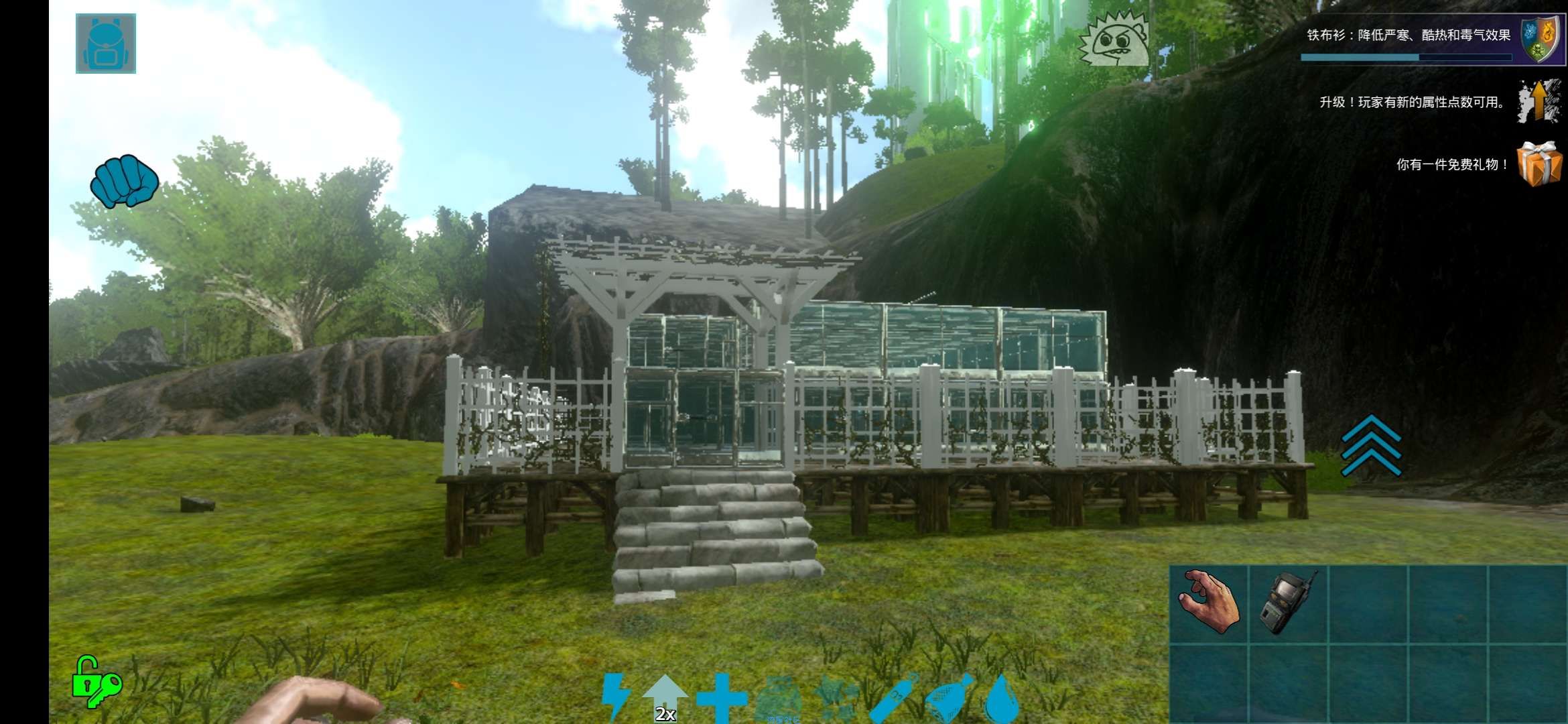
Task: Open the free gift box notification
Action: tap(1539, 164)
